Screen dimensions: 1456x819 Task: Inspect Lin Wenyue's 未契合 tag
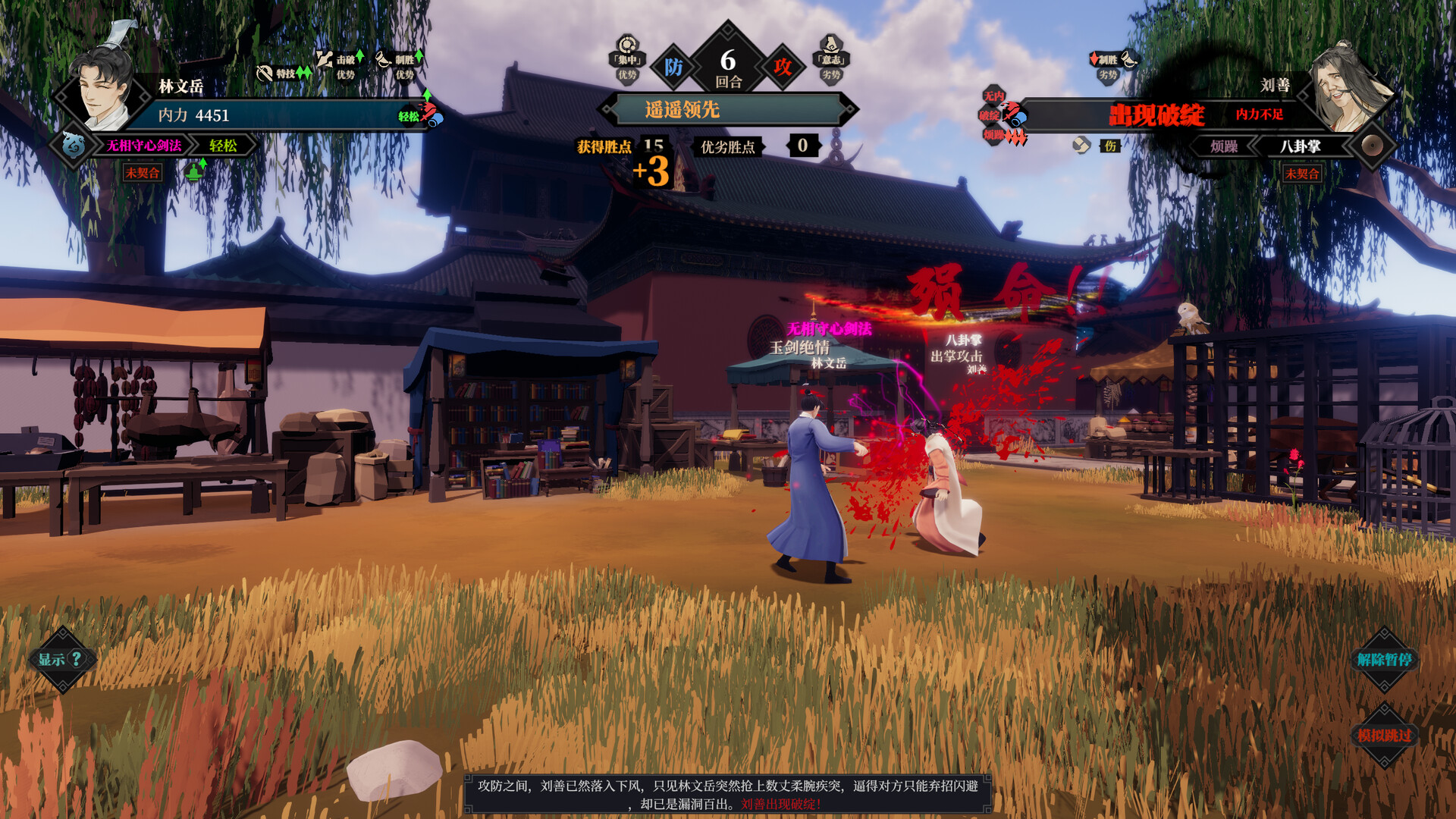(143, 173)
